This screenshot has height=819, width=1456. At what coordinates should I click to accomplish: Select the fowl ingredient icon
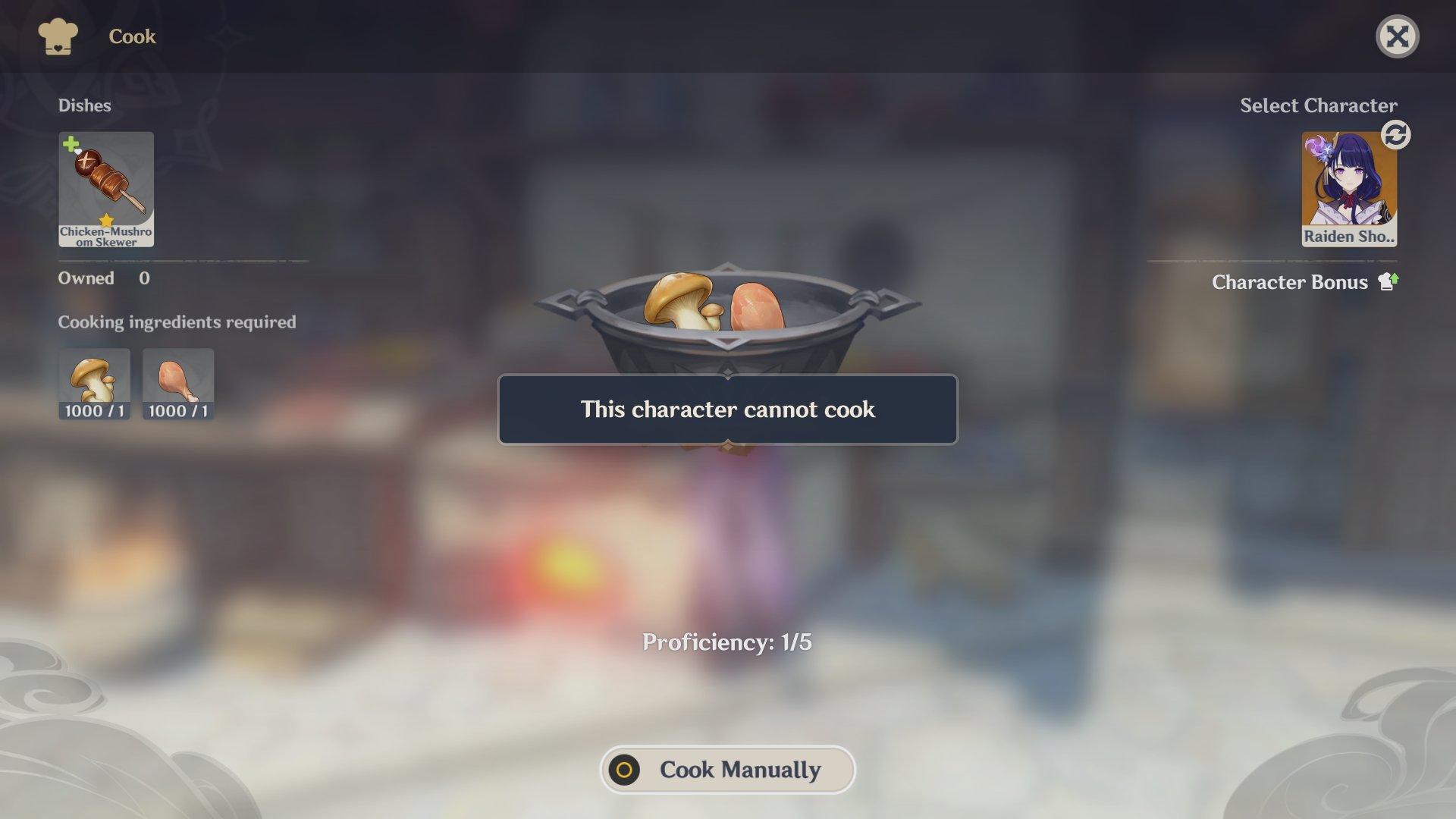pyautogui.click(x=177, y=383)
